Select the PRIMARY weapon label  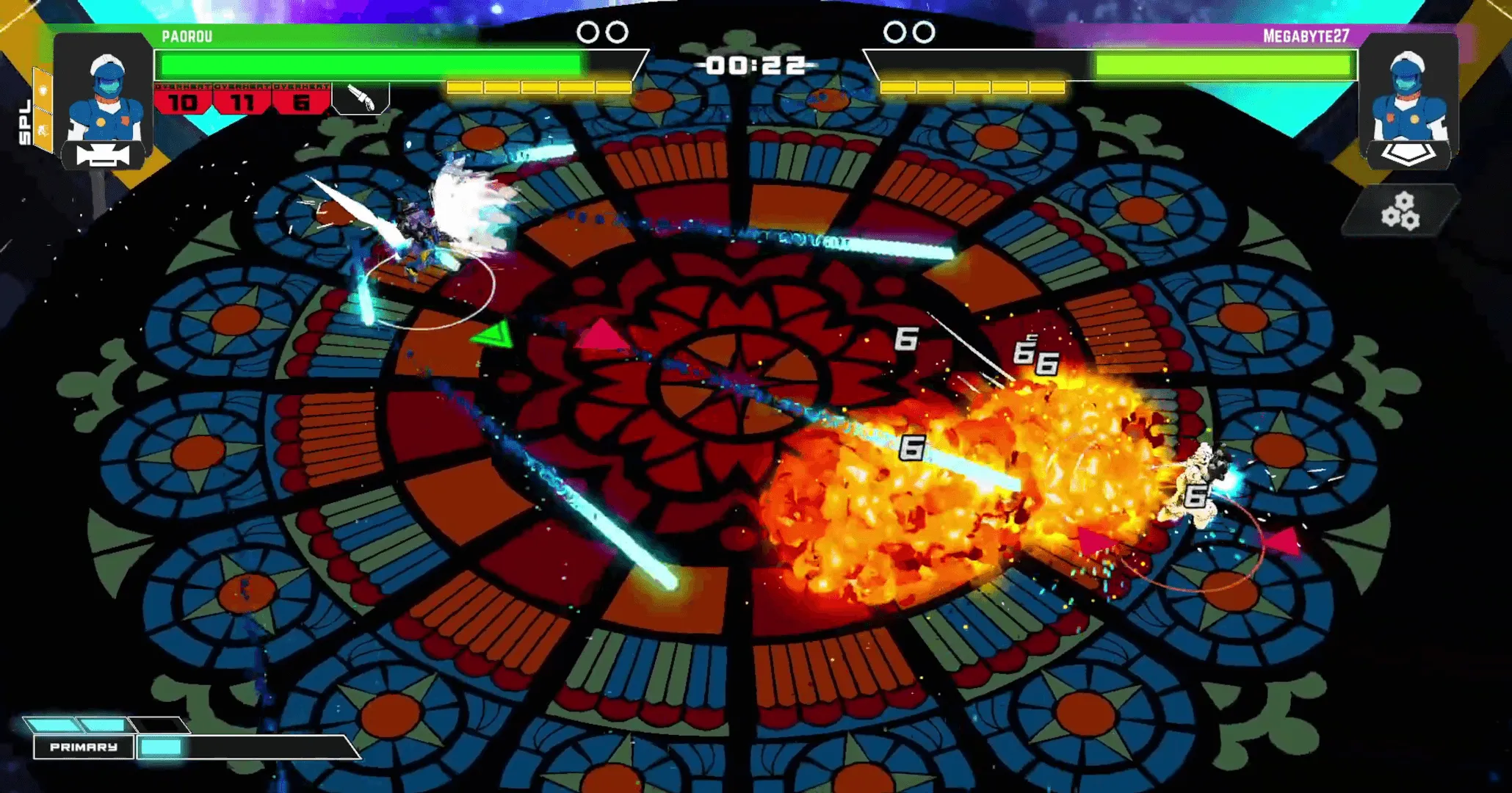(84, 747)
